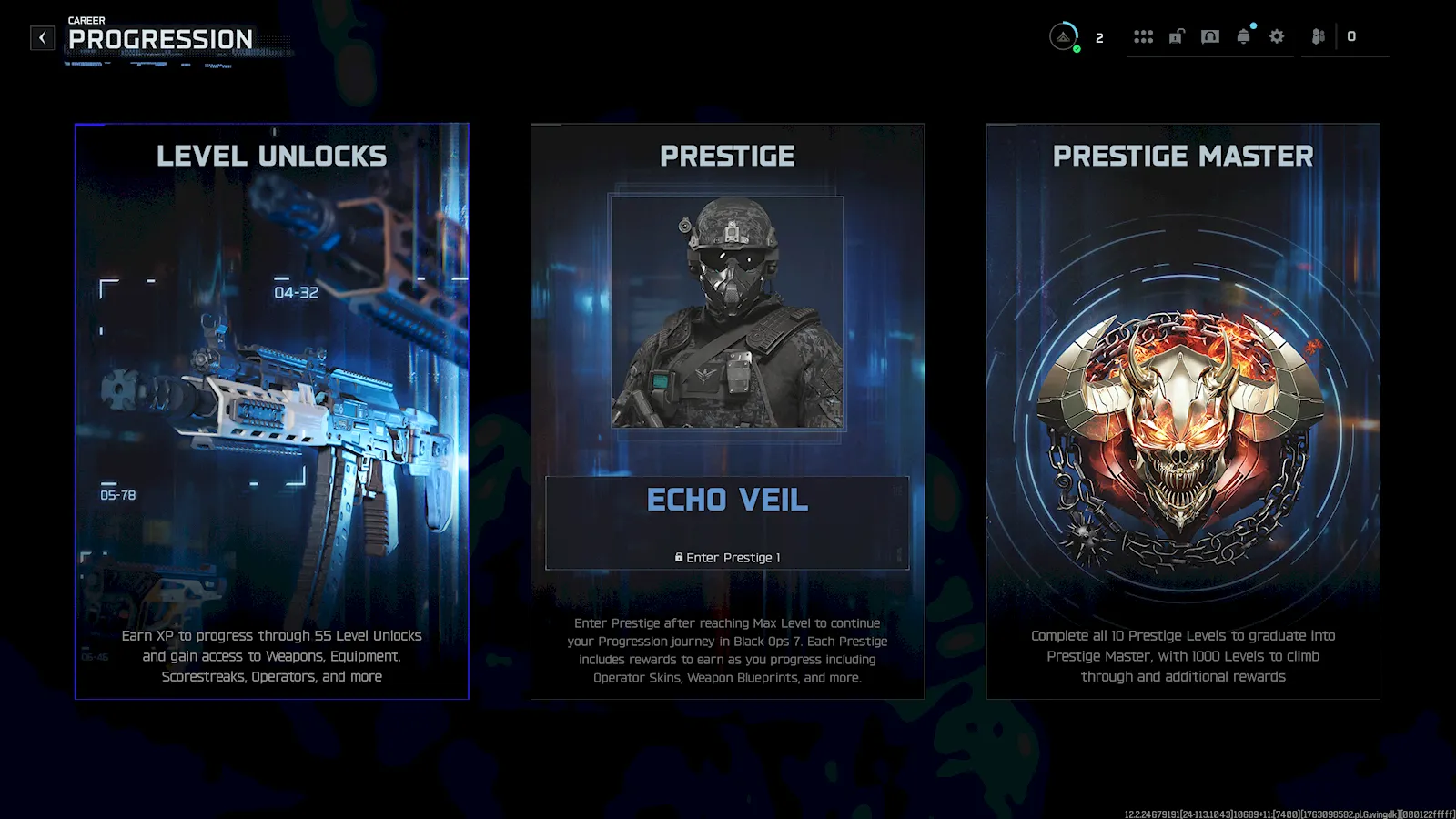The height and width of the screenshot is (819, 1456).
Task: View the Echo Veil operator portrait
Action: (727, 312)
